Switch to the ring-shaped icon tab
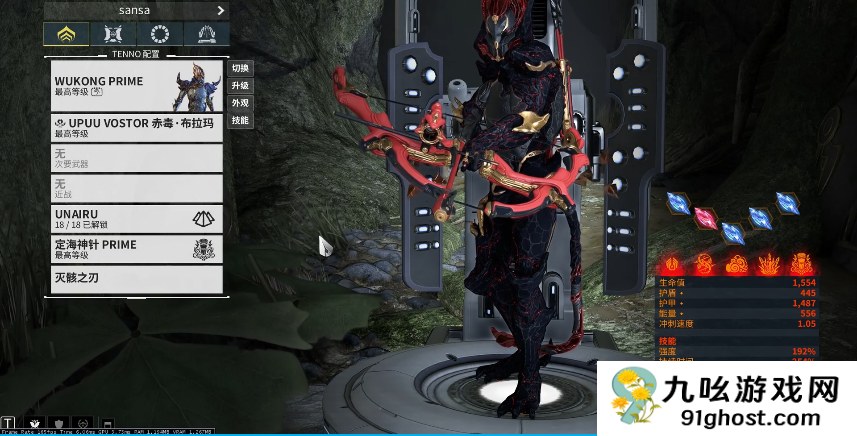The image size is (857, 436). tap(159, 34)
